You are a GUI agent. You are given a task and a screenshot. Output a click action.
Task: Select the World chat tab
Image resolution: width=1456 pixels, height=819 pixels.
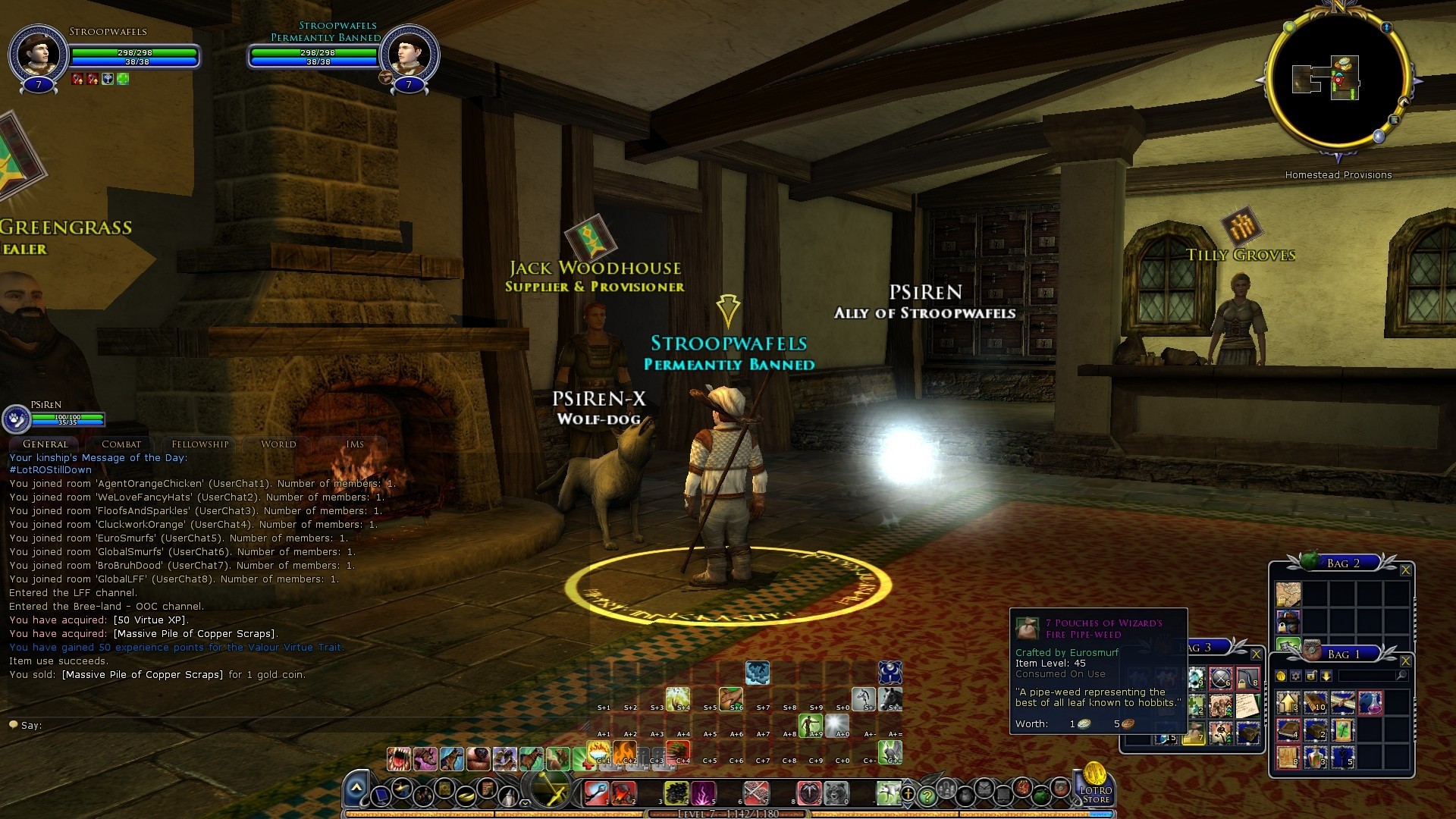(x=278, y=444)
